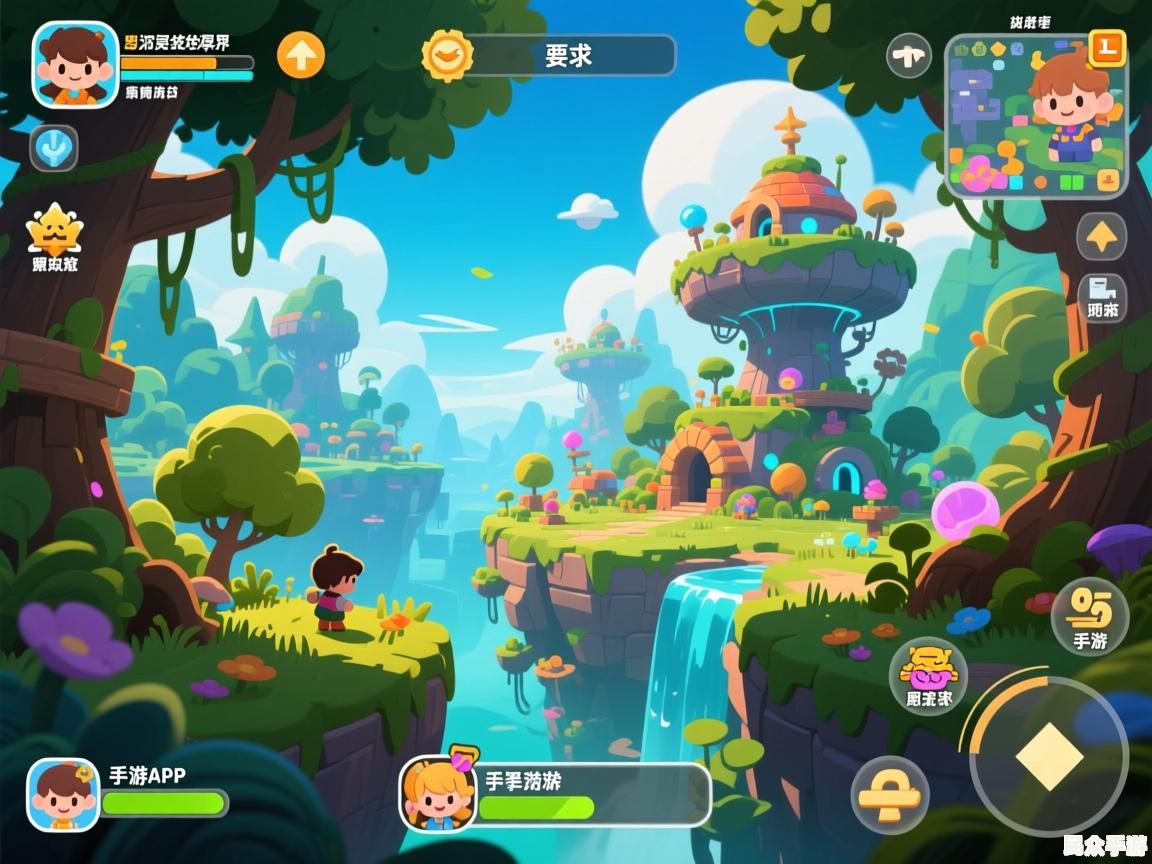
Task: Select the dark round icon left of the minimap
Action: click(909, 55)
